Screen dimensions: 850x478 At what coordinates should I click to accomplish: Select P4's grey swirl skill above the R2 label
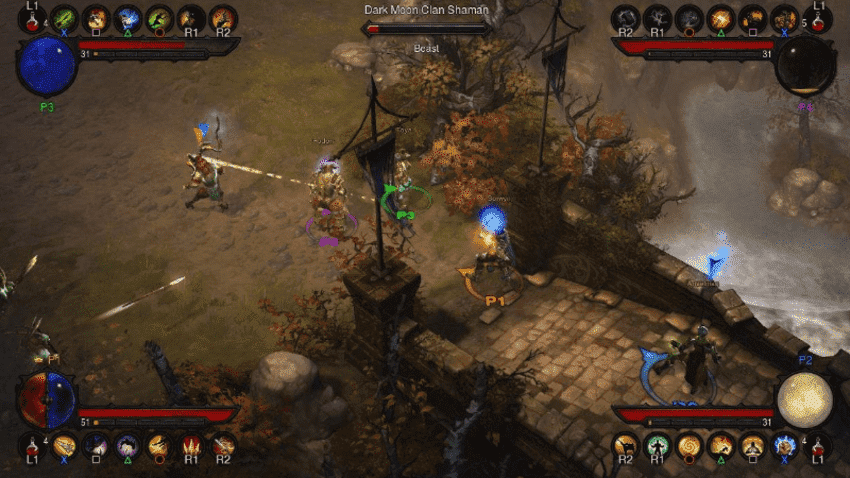[x=626, y=17]
